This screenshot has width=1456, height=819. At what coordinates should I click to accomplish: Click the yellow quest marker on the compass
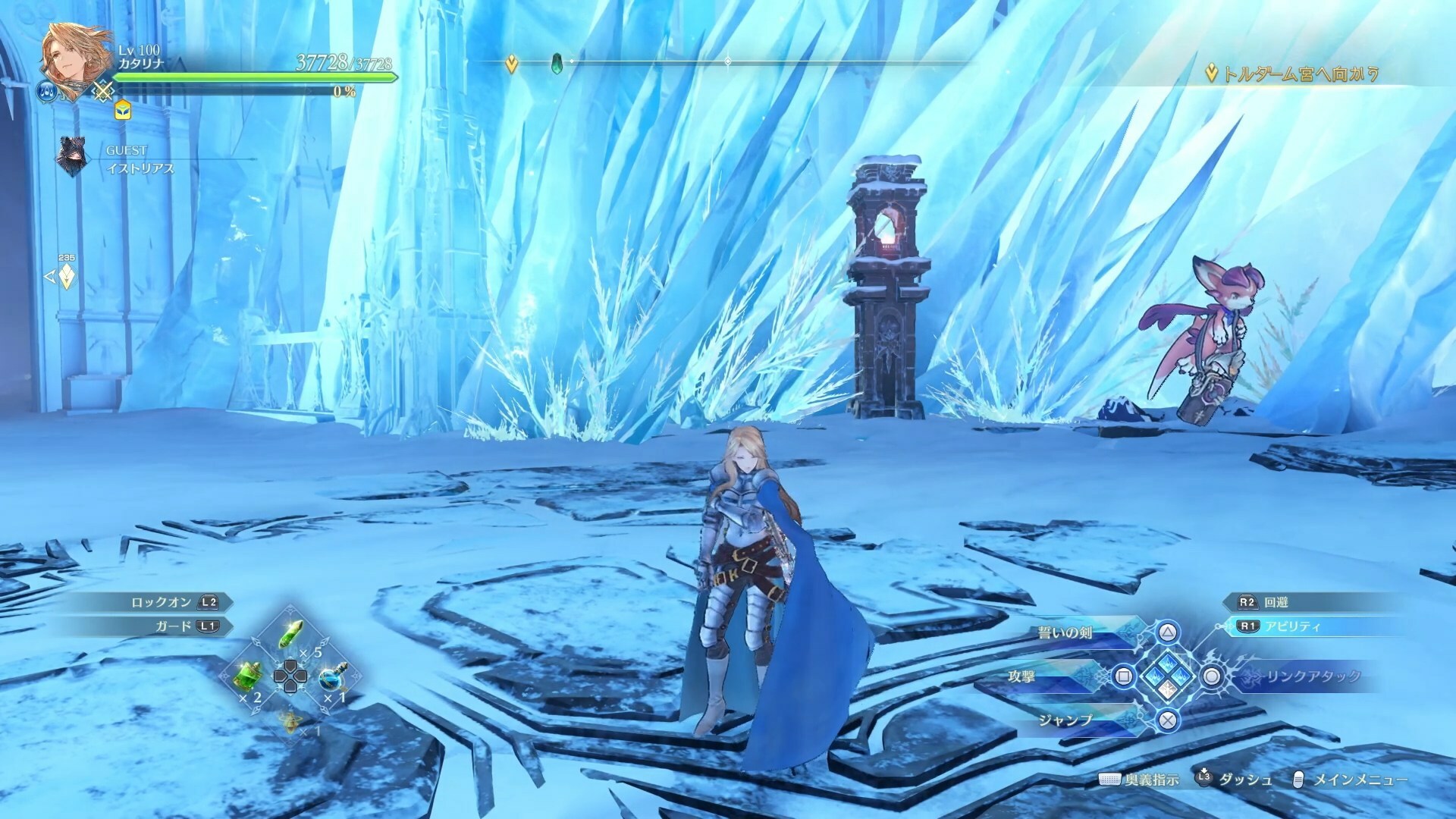click(x=512, y=64)
